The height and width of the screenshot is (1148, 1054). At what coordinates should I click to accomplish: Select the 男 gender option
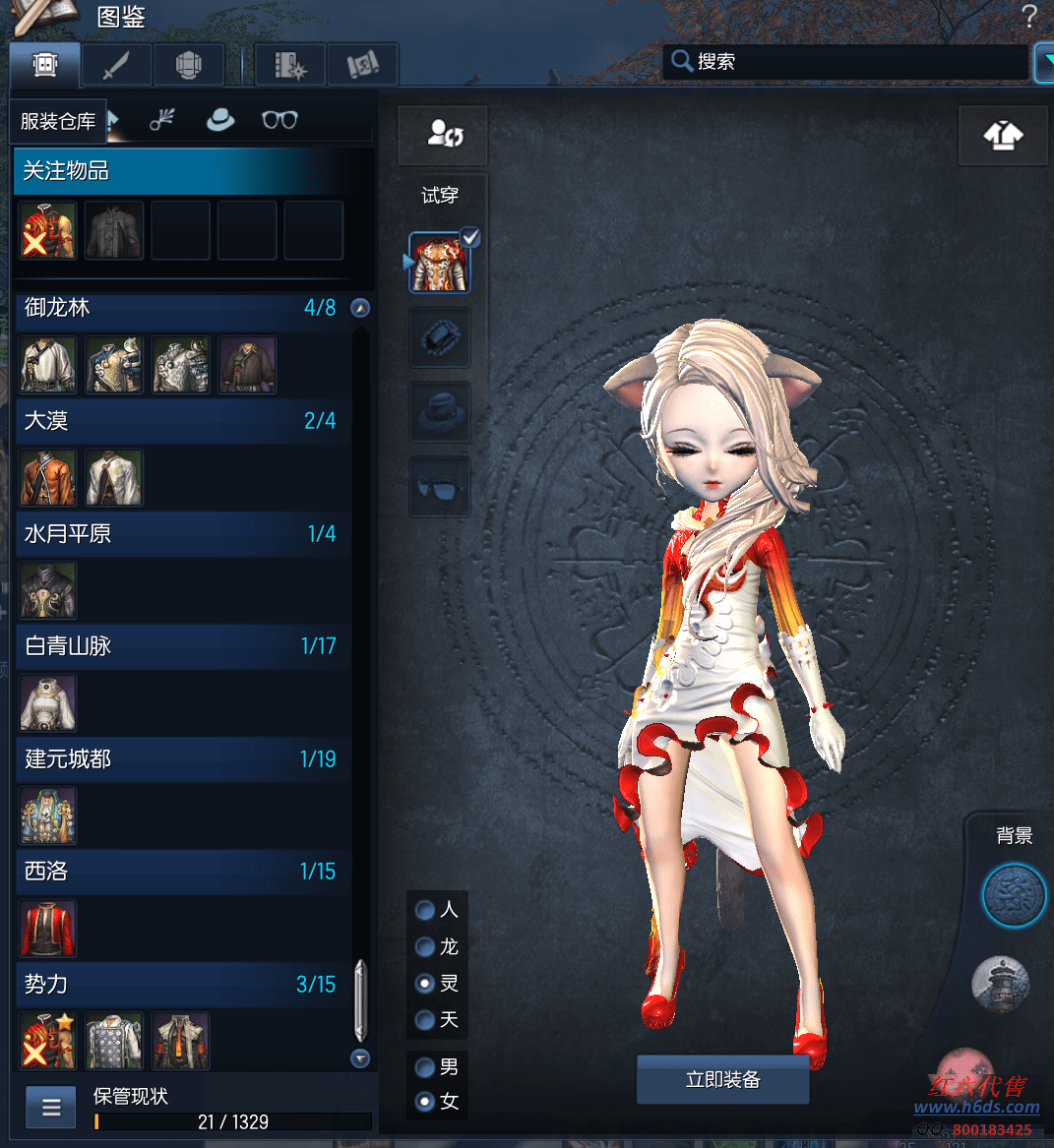coord(426,1066)
